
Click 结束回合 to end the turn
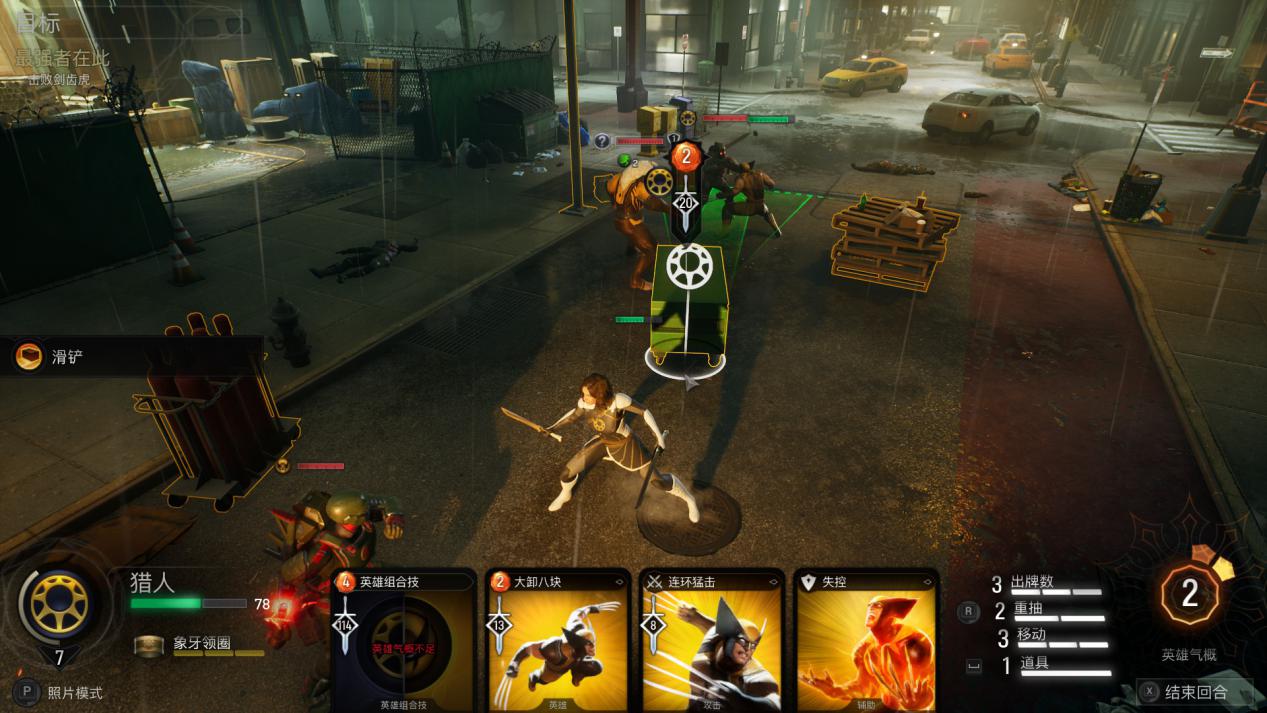[x=1195, y=691]
